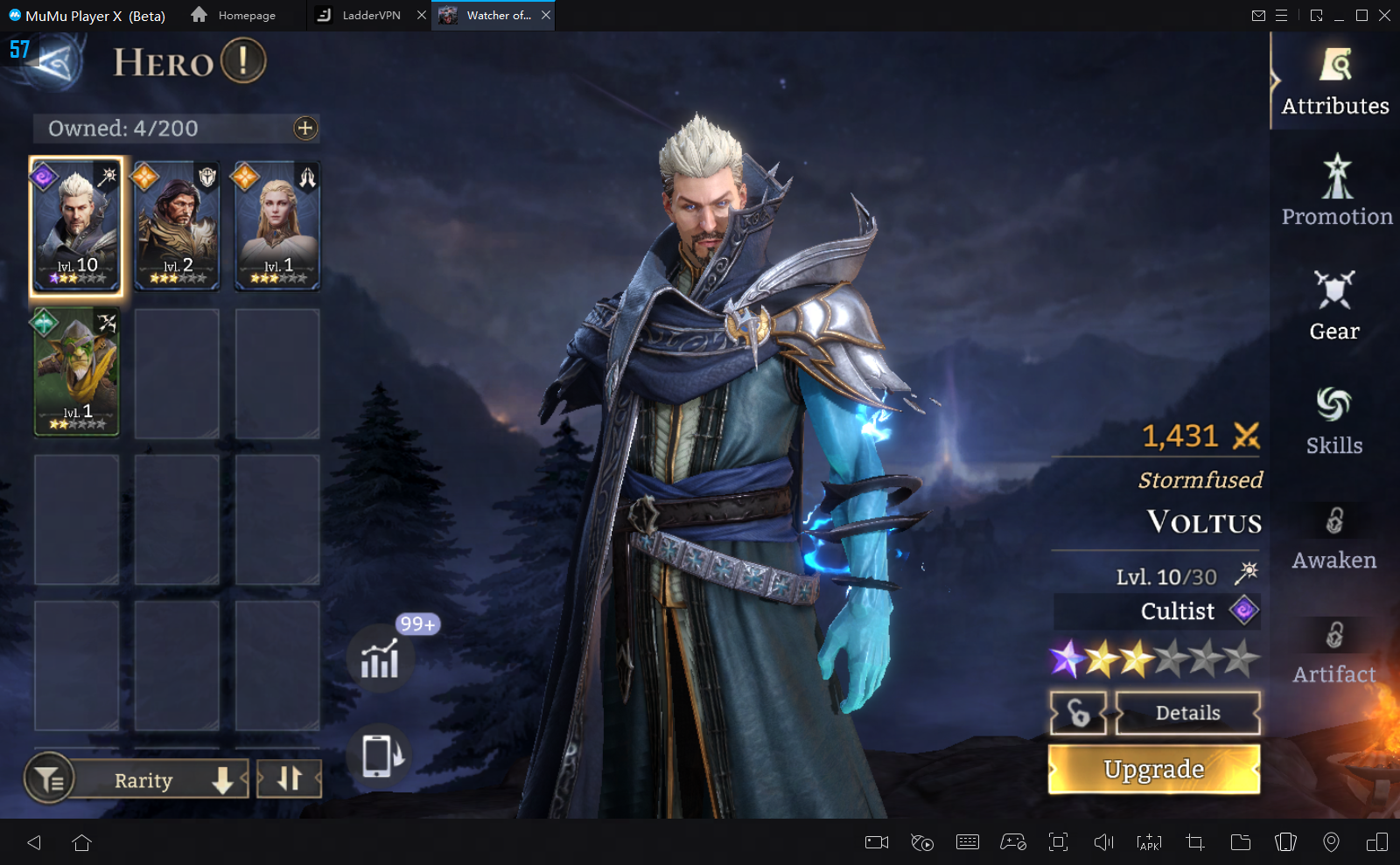Expand hero capacity with the plus button

pyautogui.click(x=305, y=129)
